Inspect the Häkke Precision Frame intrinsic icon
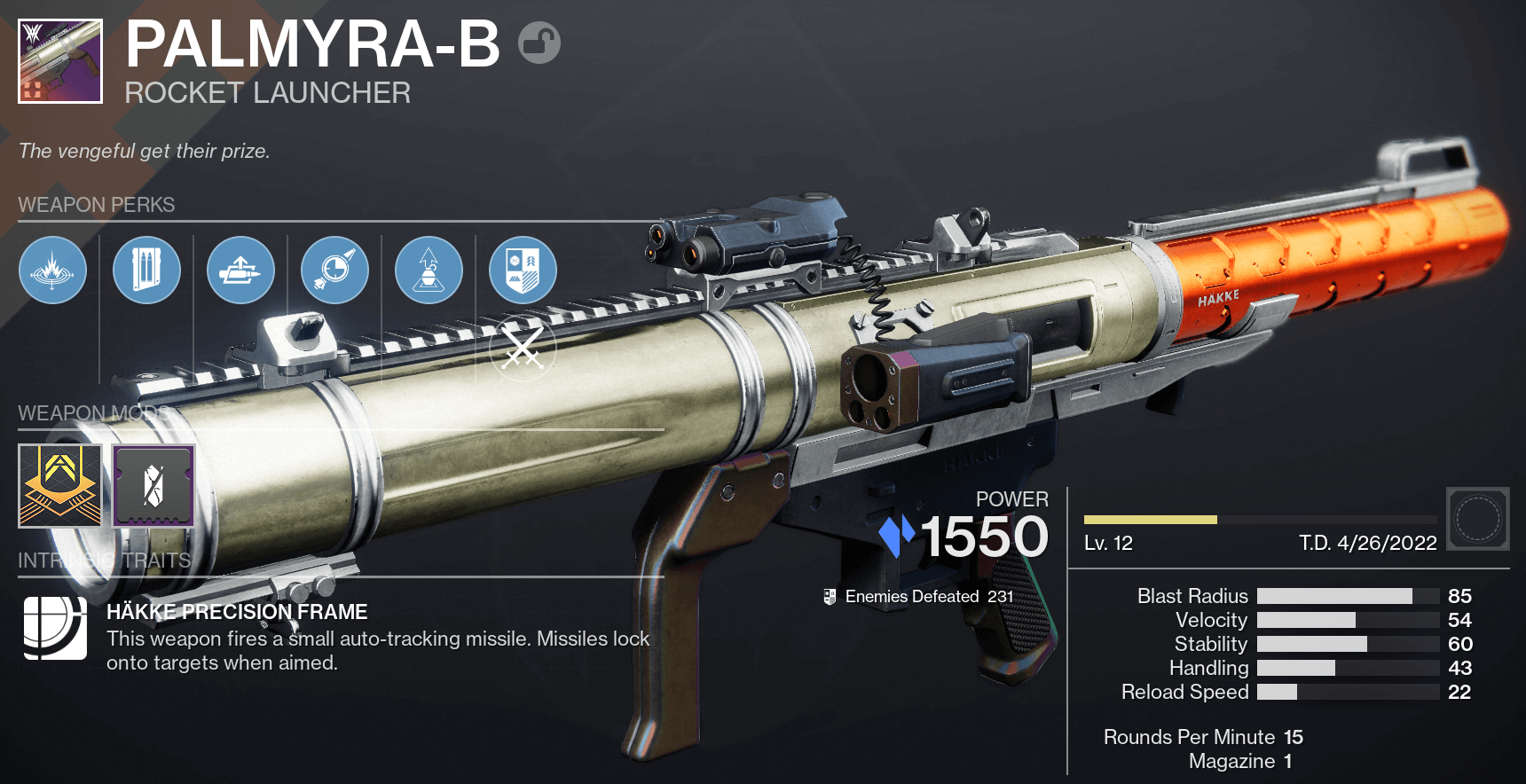The height and width of the screenshot is (784, 1526). (55, 628)
